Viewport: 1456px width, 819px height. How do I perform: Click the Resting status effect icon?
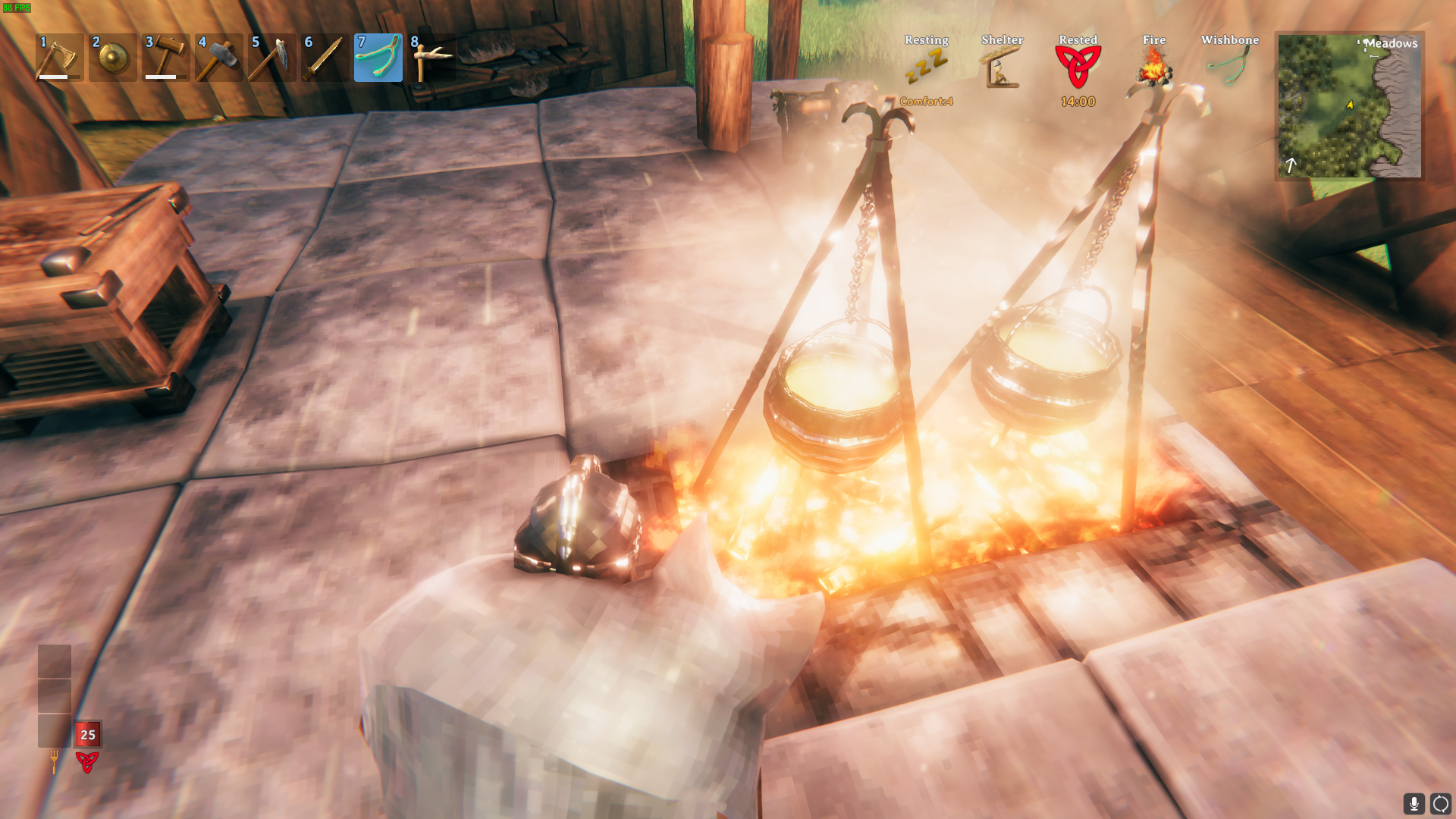[926, 67]
